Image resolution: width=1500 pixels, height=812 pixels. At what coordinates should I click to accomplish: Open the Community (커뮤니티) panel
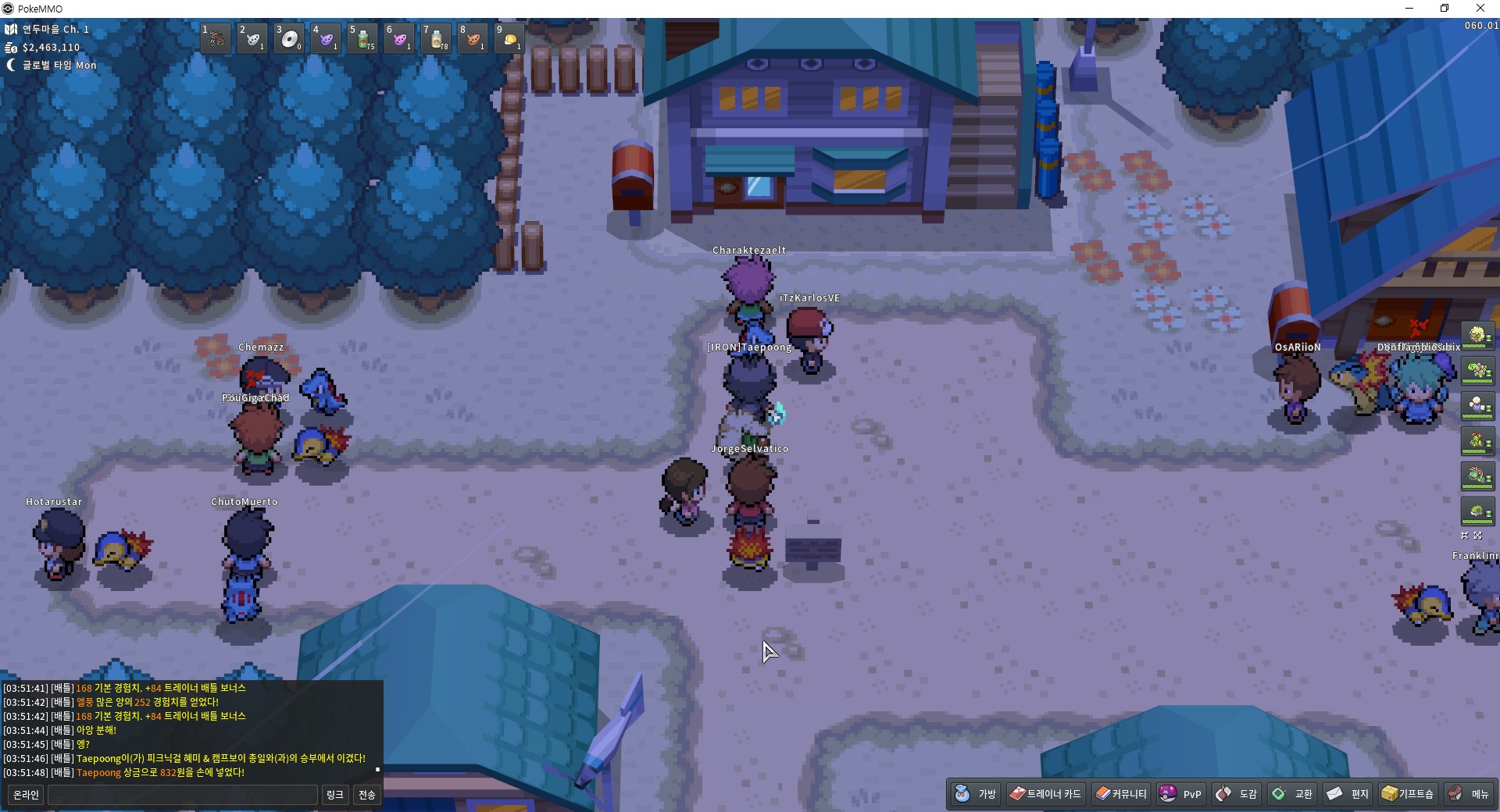coord(1121,794)
